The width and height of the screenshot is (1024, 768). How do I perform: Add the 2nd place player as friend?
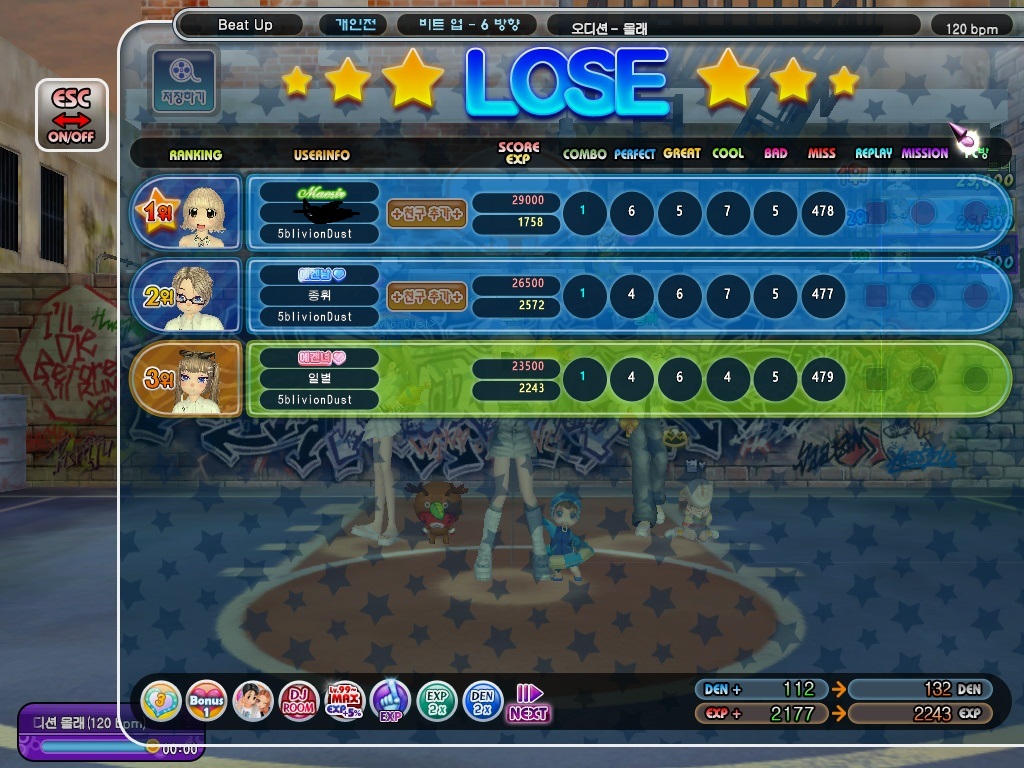tap(427, 296)
